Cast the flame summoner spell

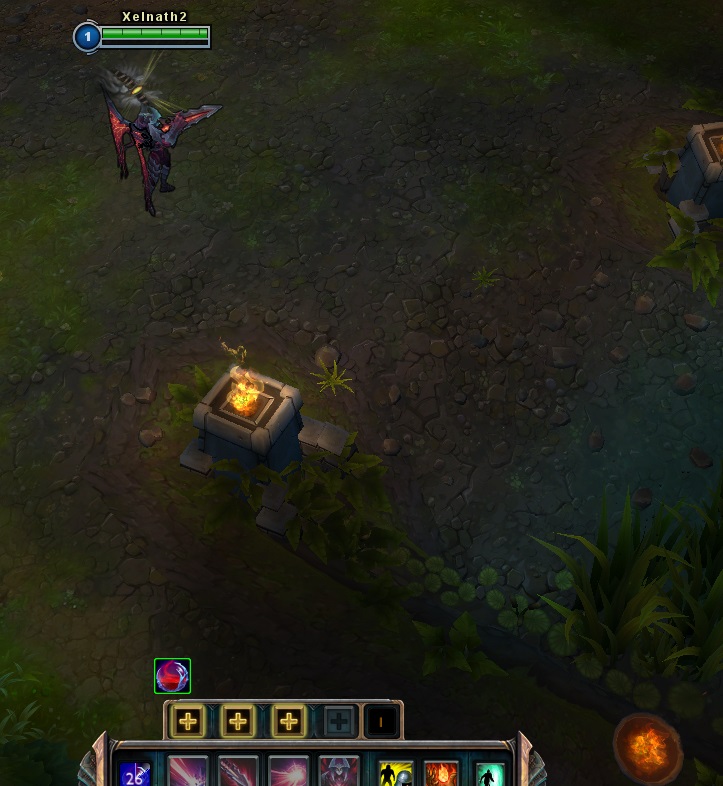tap(442, 774)
